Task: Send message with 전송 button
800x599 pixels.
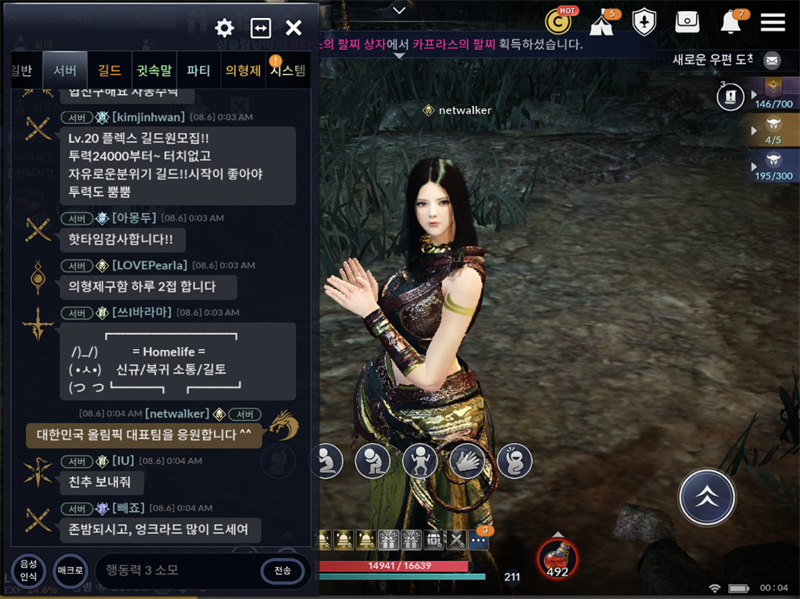Action: 282,570
